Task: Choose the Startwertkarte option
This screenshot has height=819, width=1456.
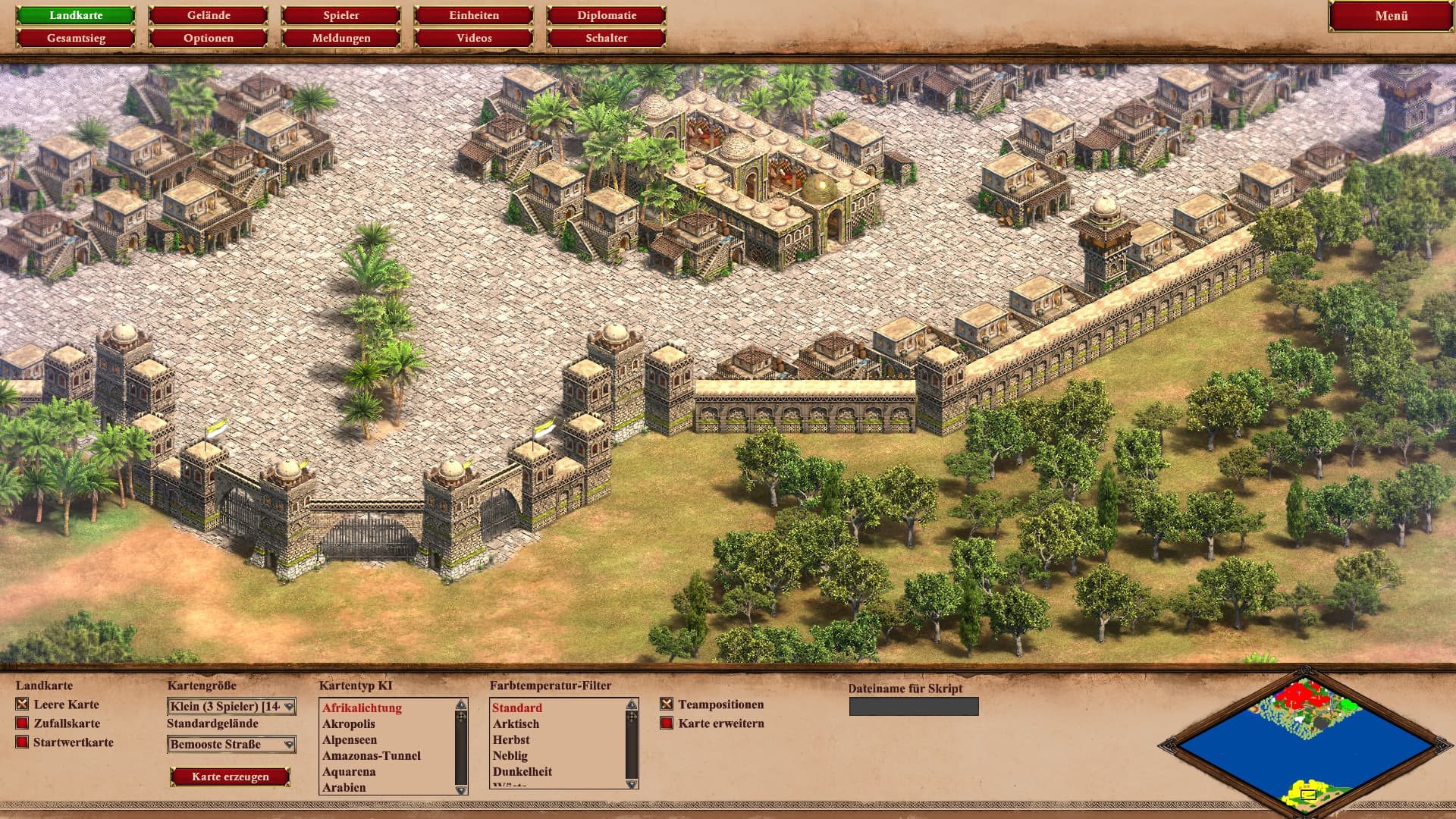Action: click(x=22, y=742)
